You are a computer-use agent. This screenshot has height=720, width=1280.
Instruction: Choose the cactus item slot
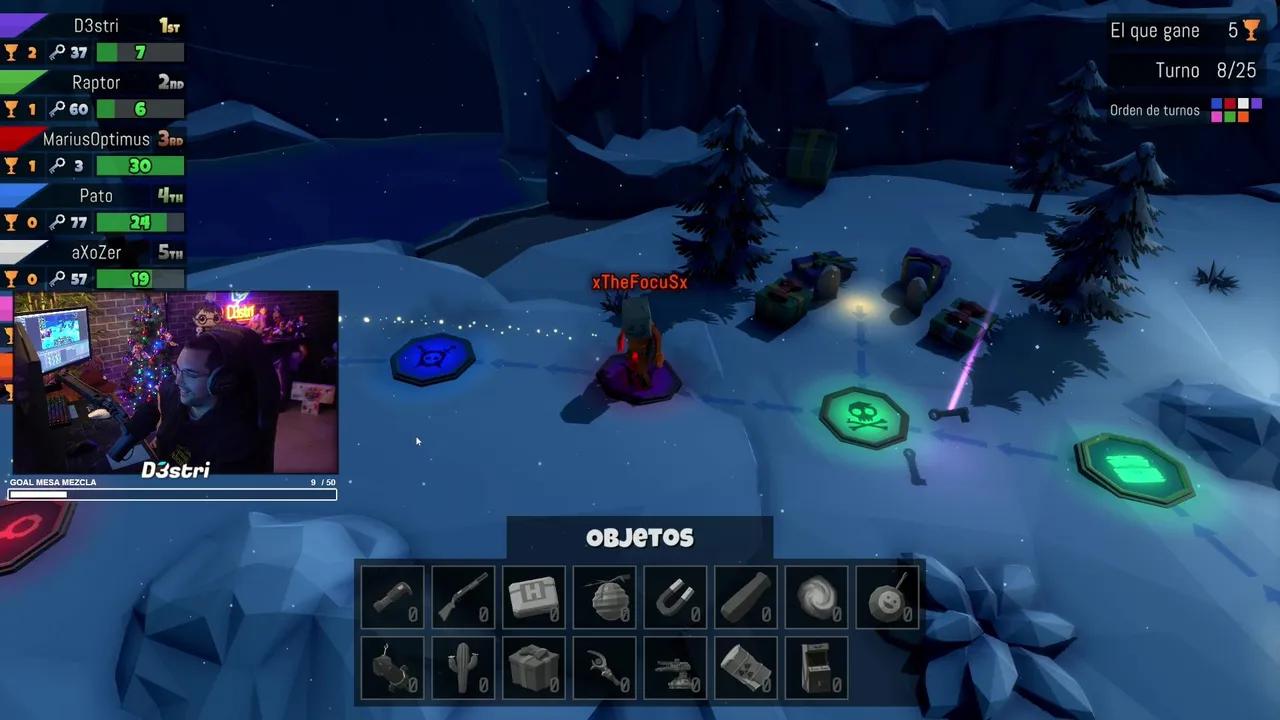(x=463, y=667)
